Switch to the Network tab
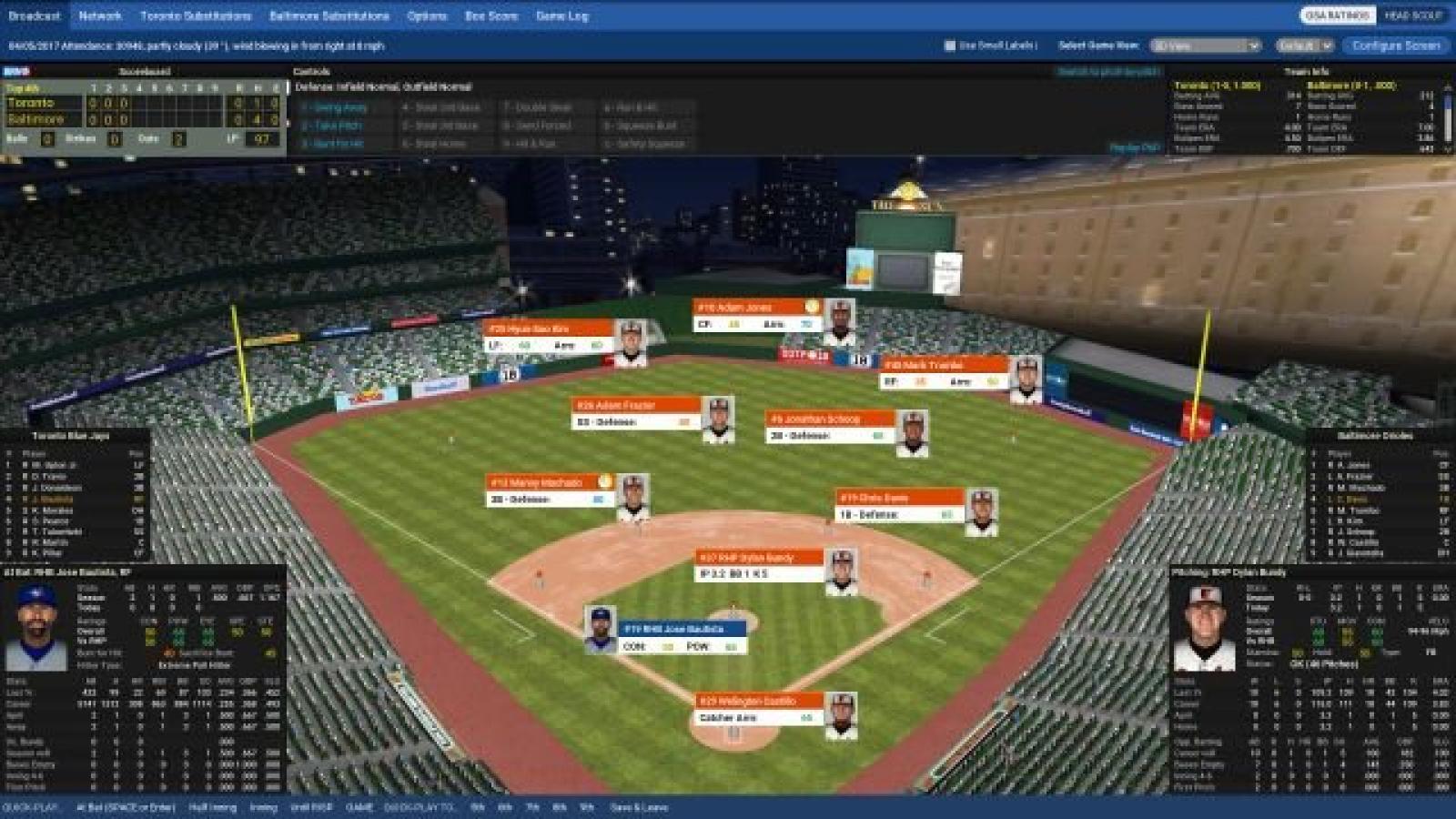The height and width of the screenshot is (819, 1456). pos(100,15)
